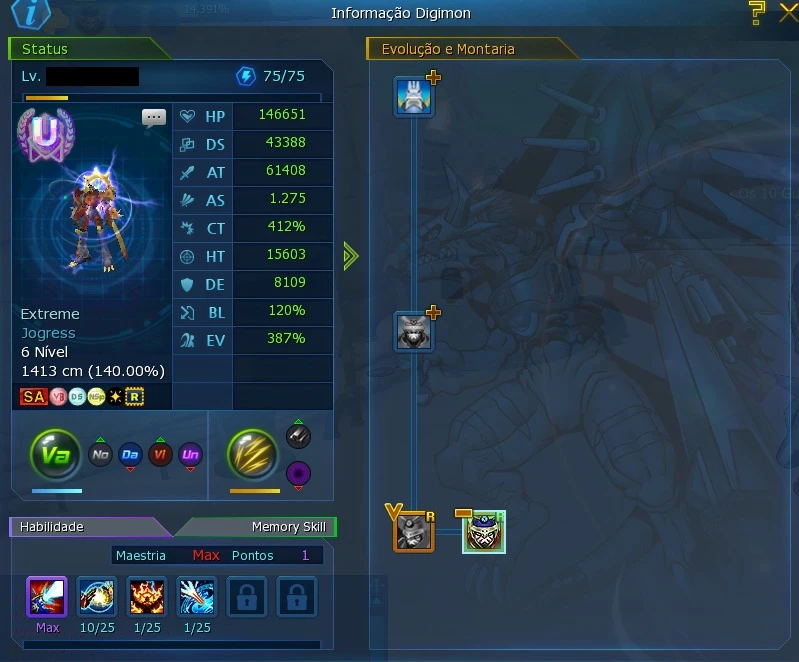Select the maxed sword slash skill

click(x=47, y=596)
